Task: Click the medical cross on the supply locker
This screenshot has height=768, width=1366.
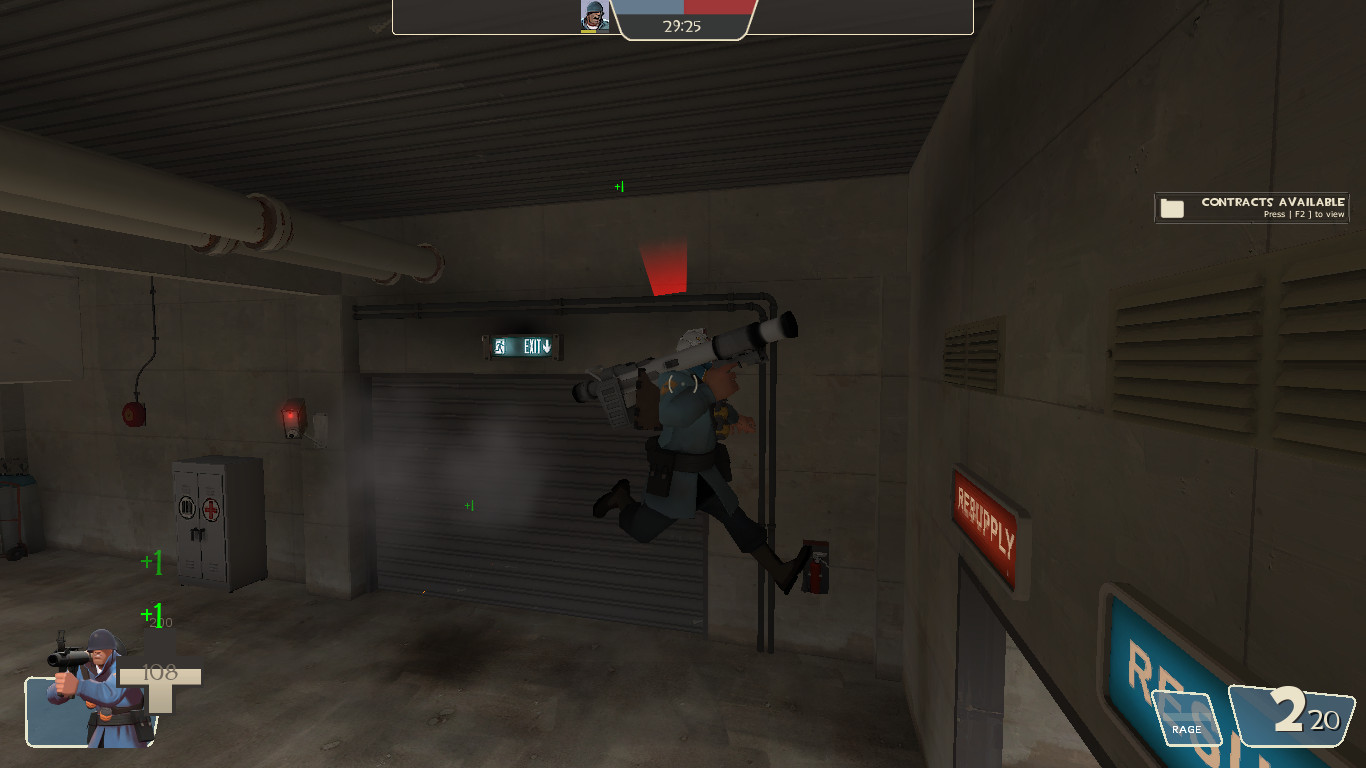Action: click(x=209, y=509)
